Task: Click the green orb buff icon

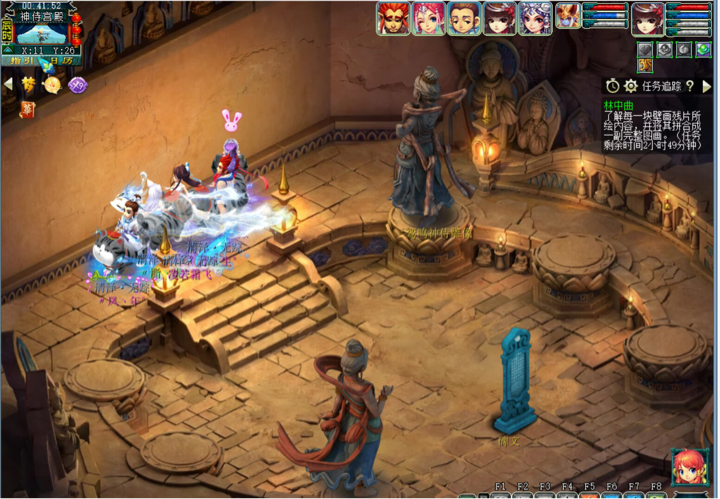Action: 702,49
